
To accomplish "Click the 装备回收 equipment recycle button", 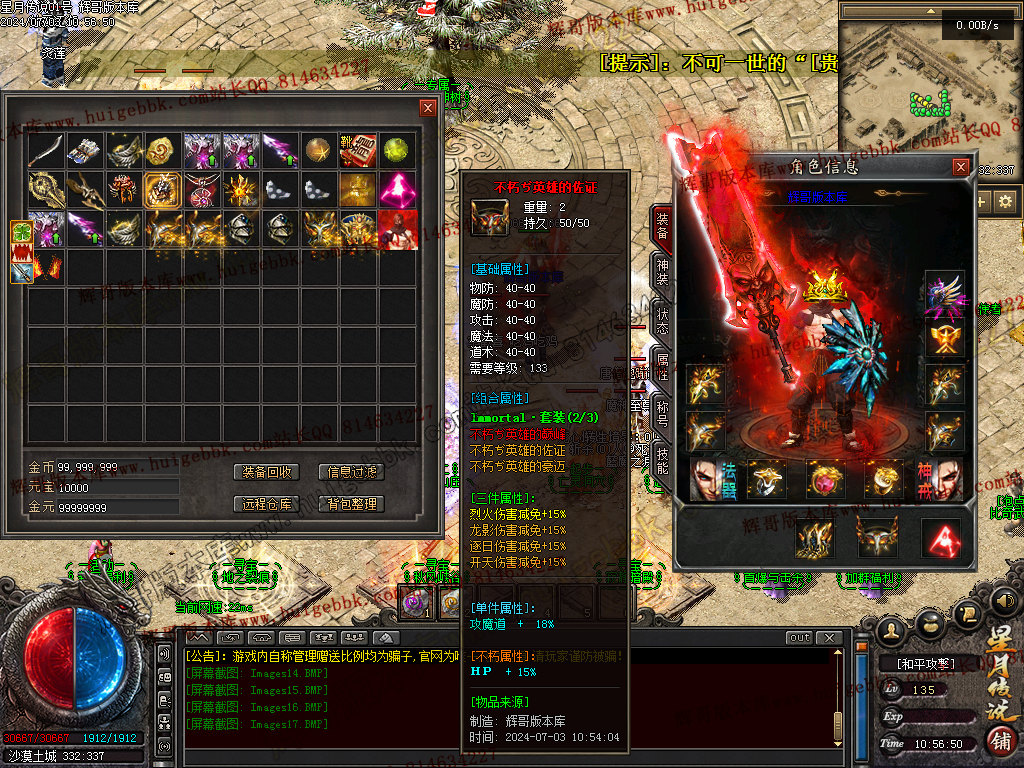I will (268, 472).
